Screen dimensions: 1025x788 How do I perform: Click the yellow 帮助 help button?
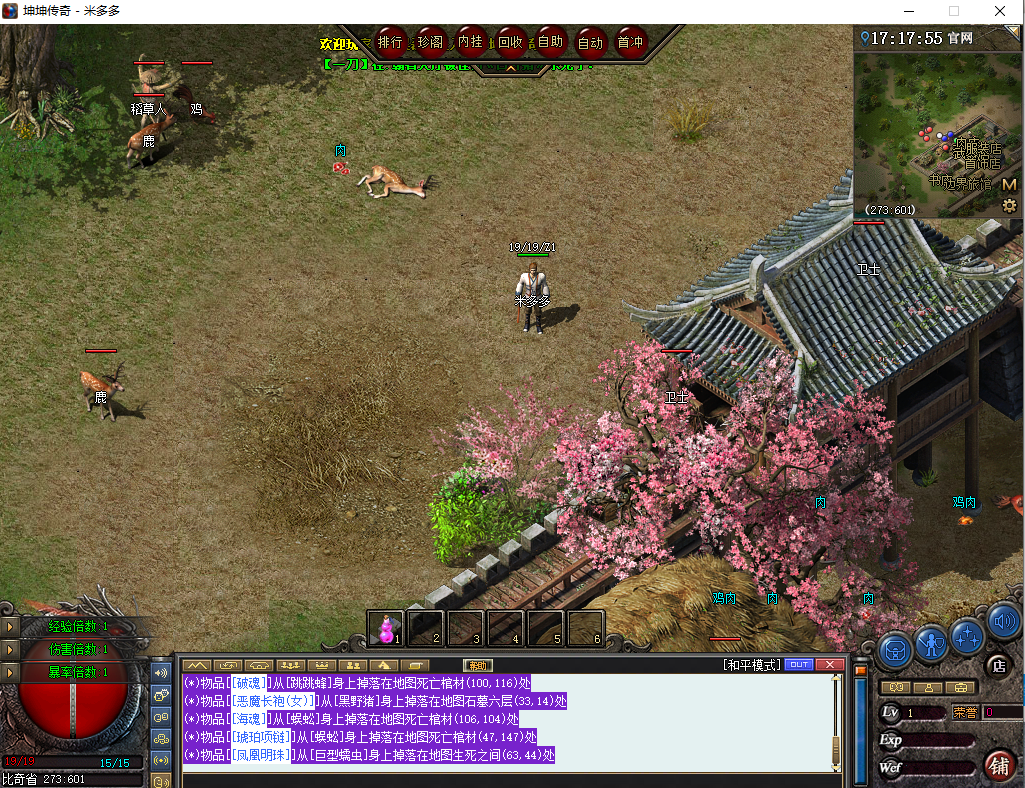point(478,665)
